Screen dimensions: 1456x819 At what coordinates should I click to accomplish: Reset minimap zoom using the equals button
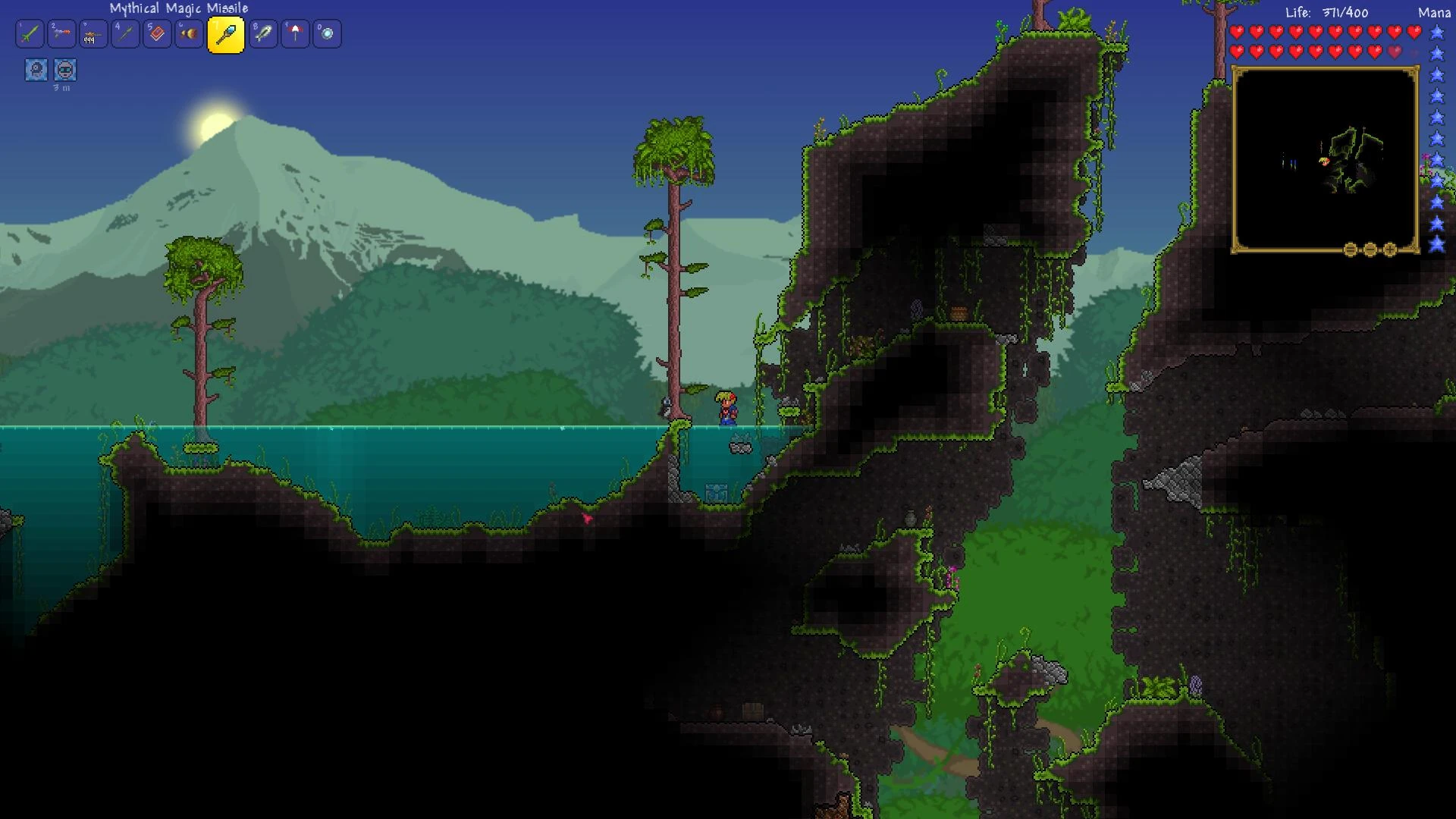(1350, 250)
